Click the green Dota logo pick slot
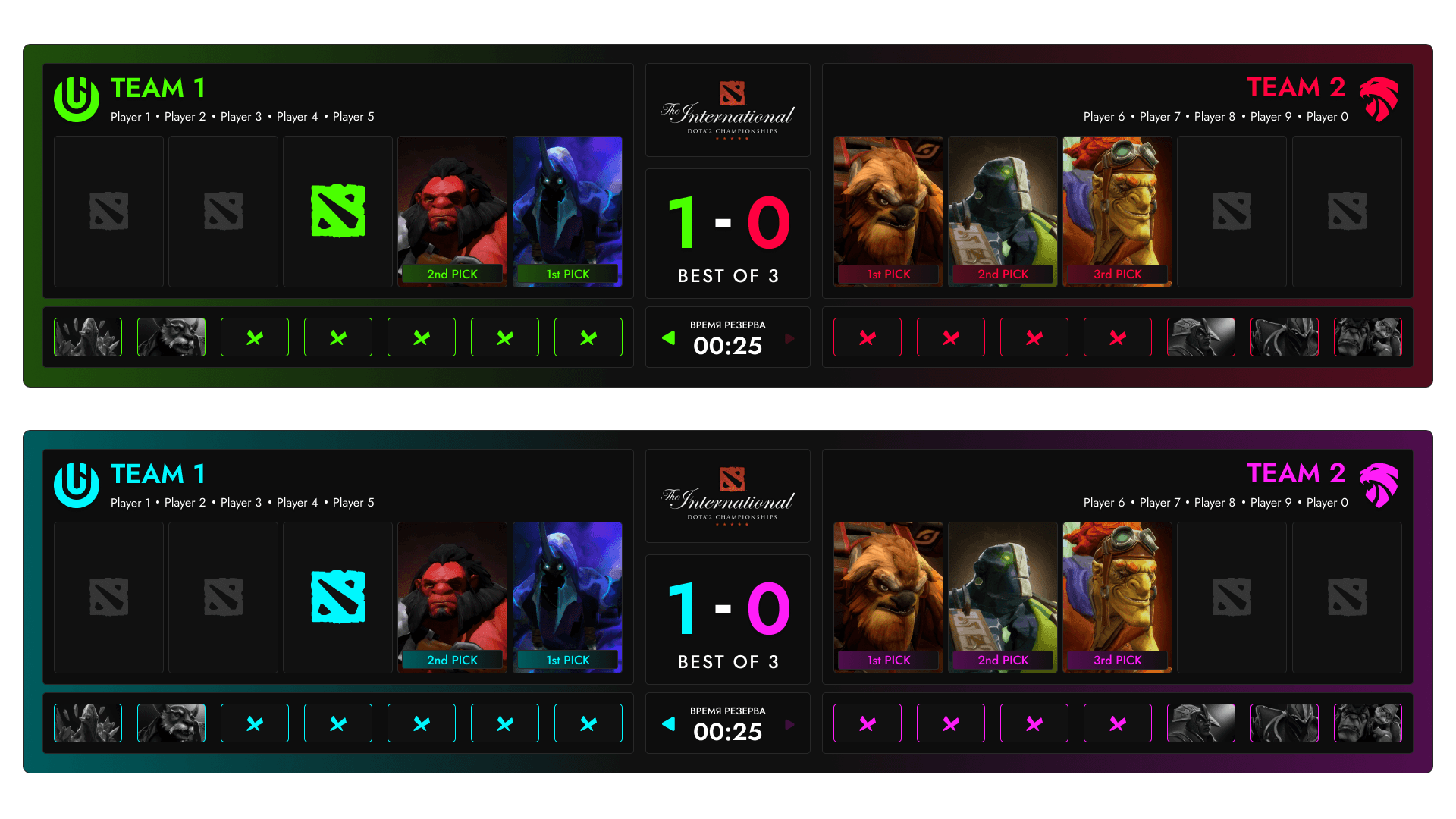Image resolution: width=1456 pixels, height=819 pixels. click(337, 211)
